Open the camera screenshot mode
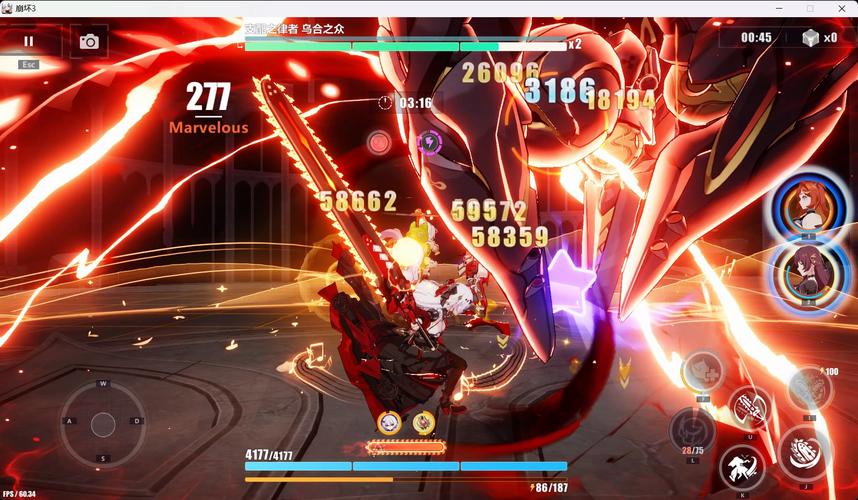Viewport: 858px width, 500px height. pos(89,41)
